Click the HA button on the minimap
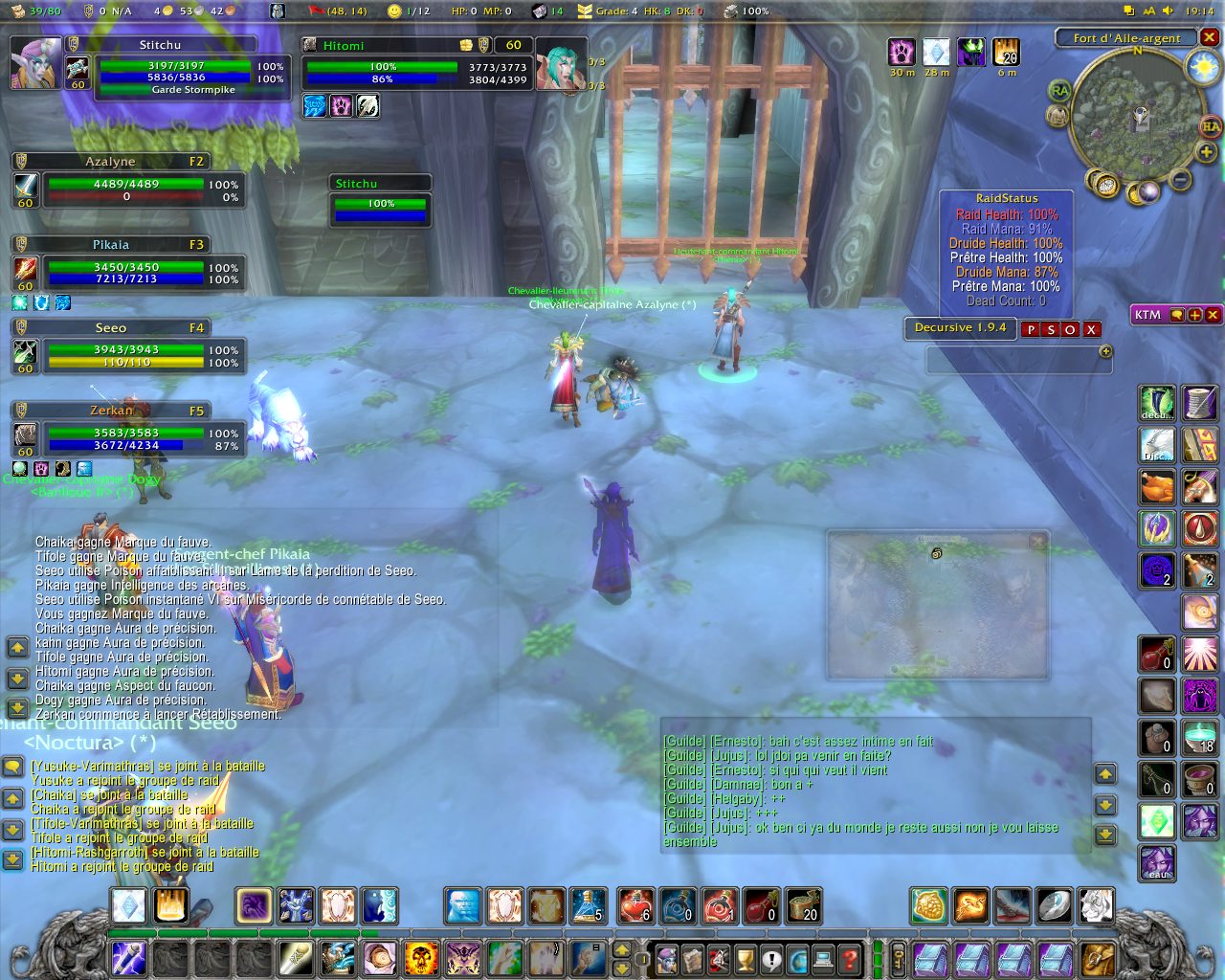Viewport: 1225px width, 980px height. pyautogui.click(x=1211, y=127)
